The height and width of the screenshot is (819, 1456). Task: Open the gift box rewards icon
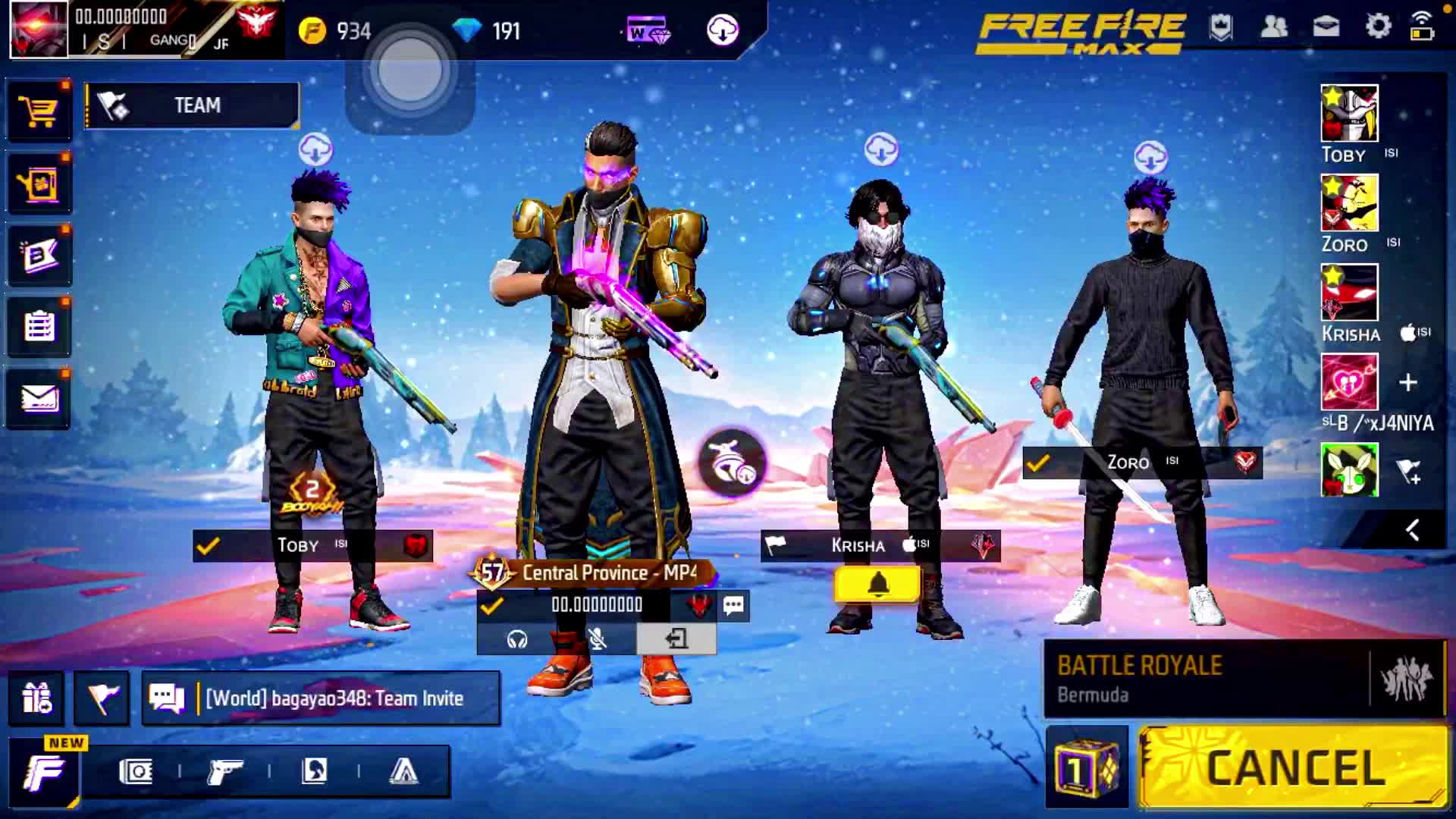coord(36,698)
